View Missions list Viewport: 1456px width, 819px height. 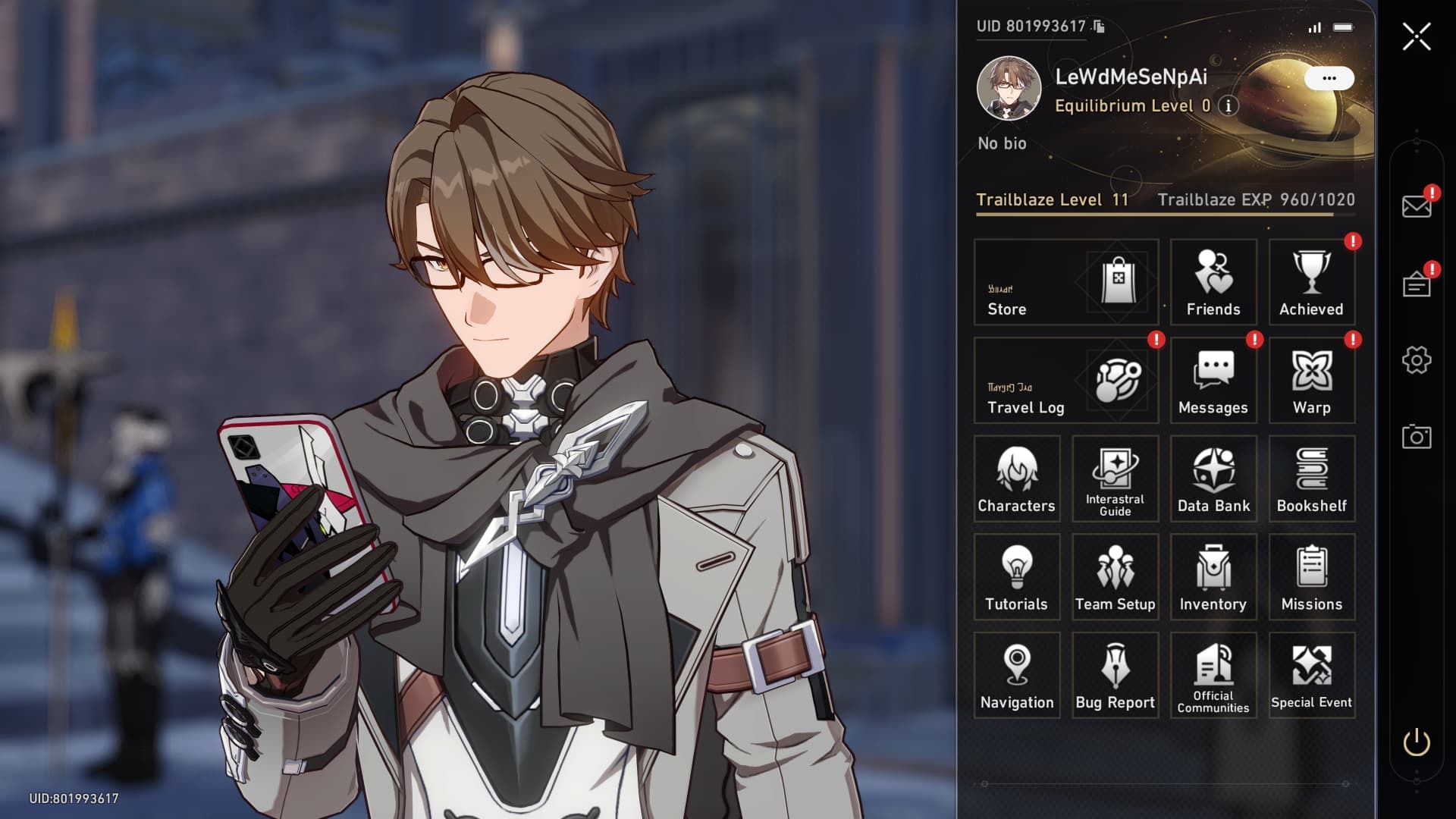point(1311,577)
